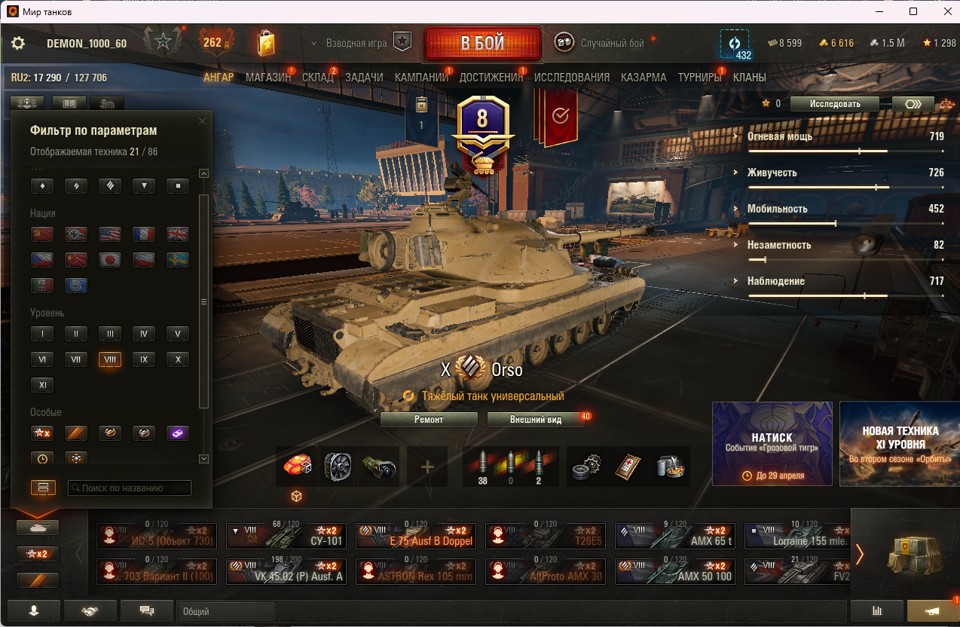This screenshot has width=960, height=627.
Task: Switch to the МАГАЗИН tab
Action: click(268, 77)
